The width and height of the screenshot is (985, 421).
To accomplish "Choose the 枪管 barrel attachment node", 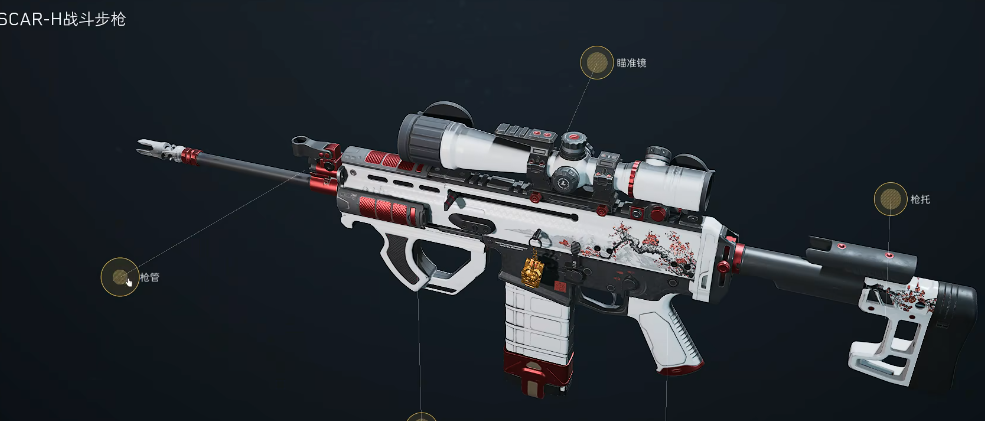I will click(120, 276).
